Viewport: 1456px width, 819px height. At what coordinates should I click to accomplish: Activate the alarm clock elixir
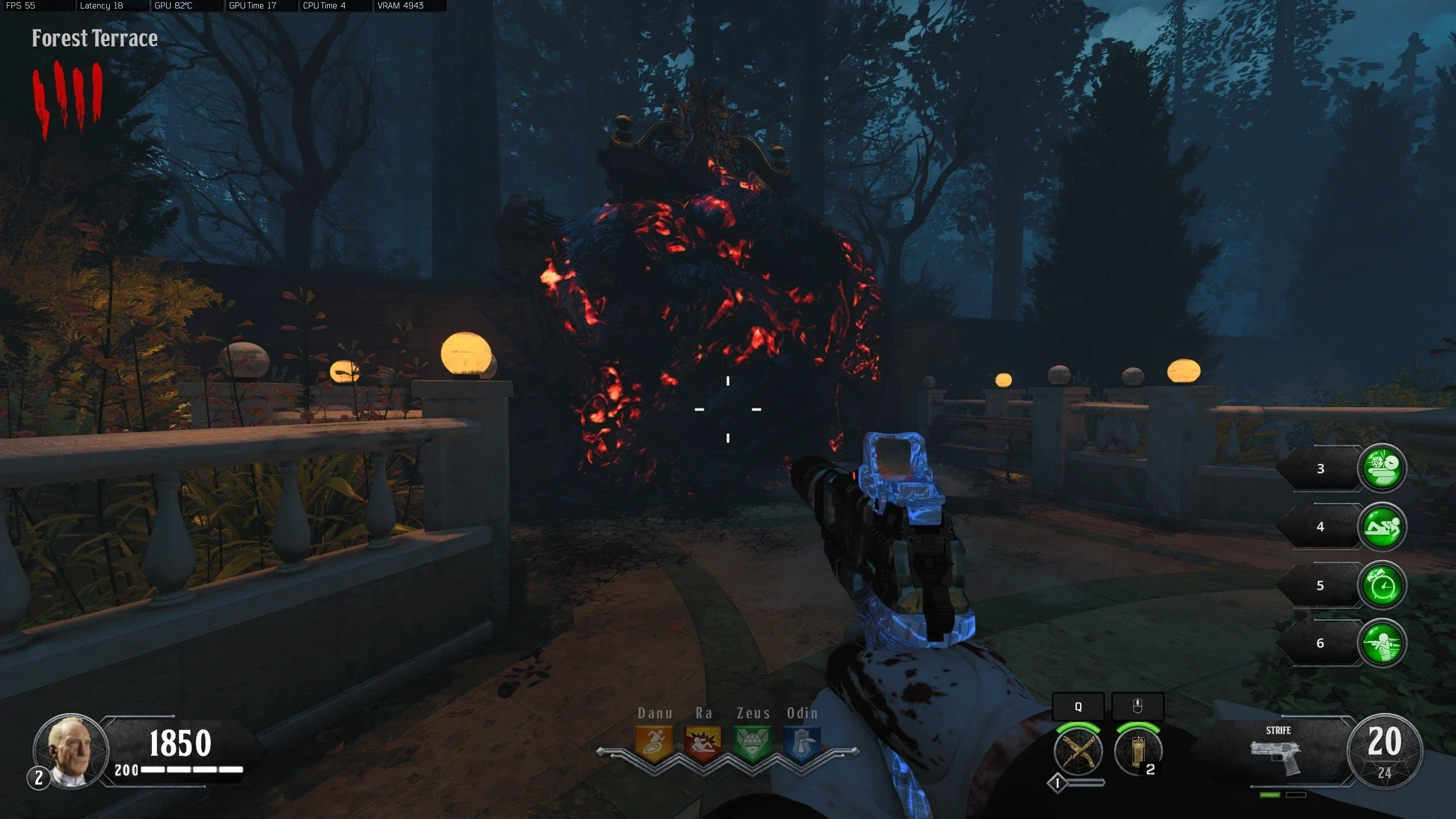[1381, 585]
